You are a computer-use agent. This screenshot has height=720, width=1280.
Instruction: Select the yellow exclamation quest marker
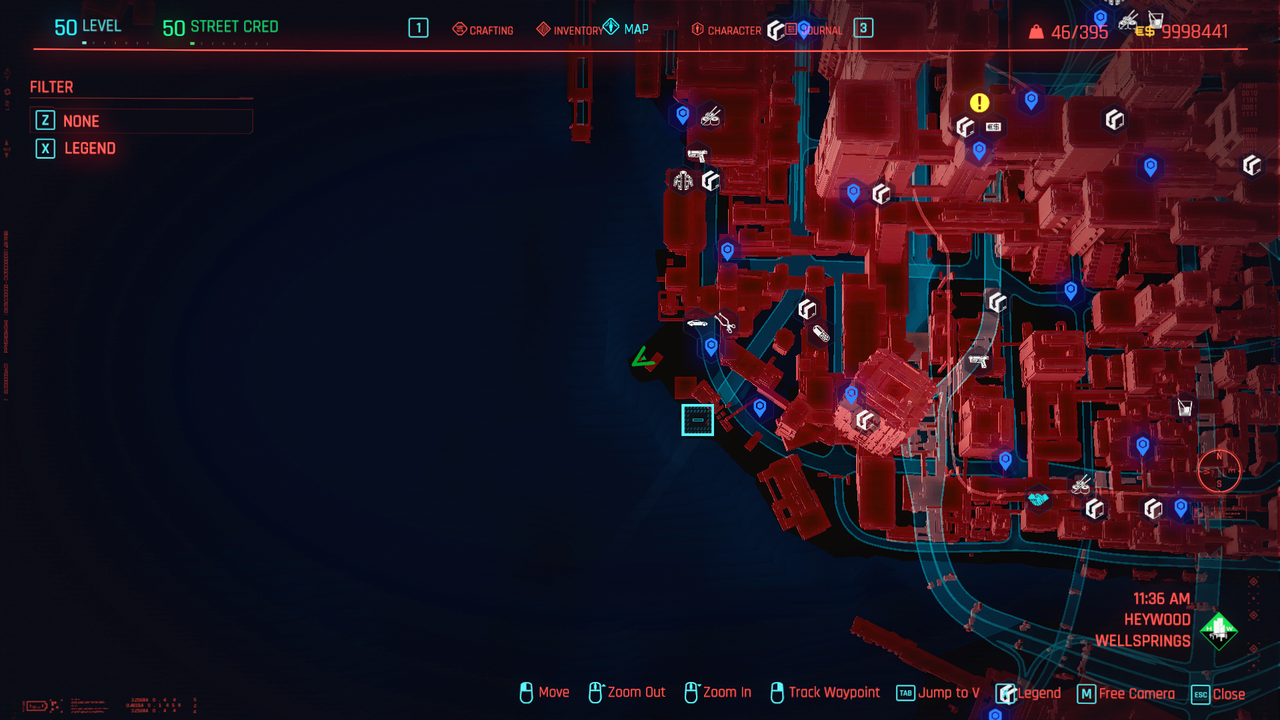click(x=979, y=102)
